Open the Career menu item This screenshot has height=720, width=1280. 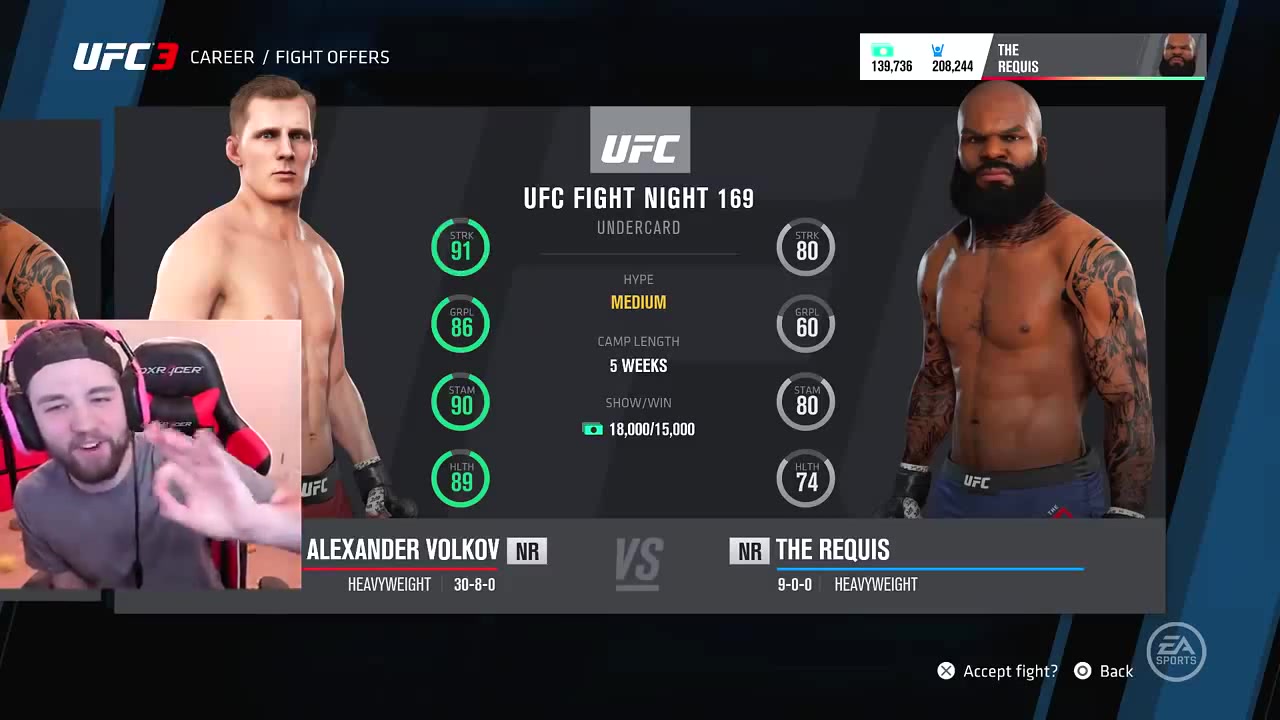pyautogui.click(x=222, y=57)
